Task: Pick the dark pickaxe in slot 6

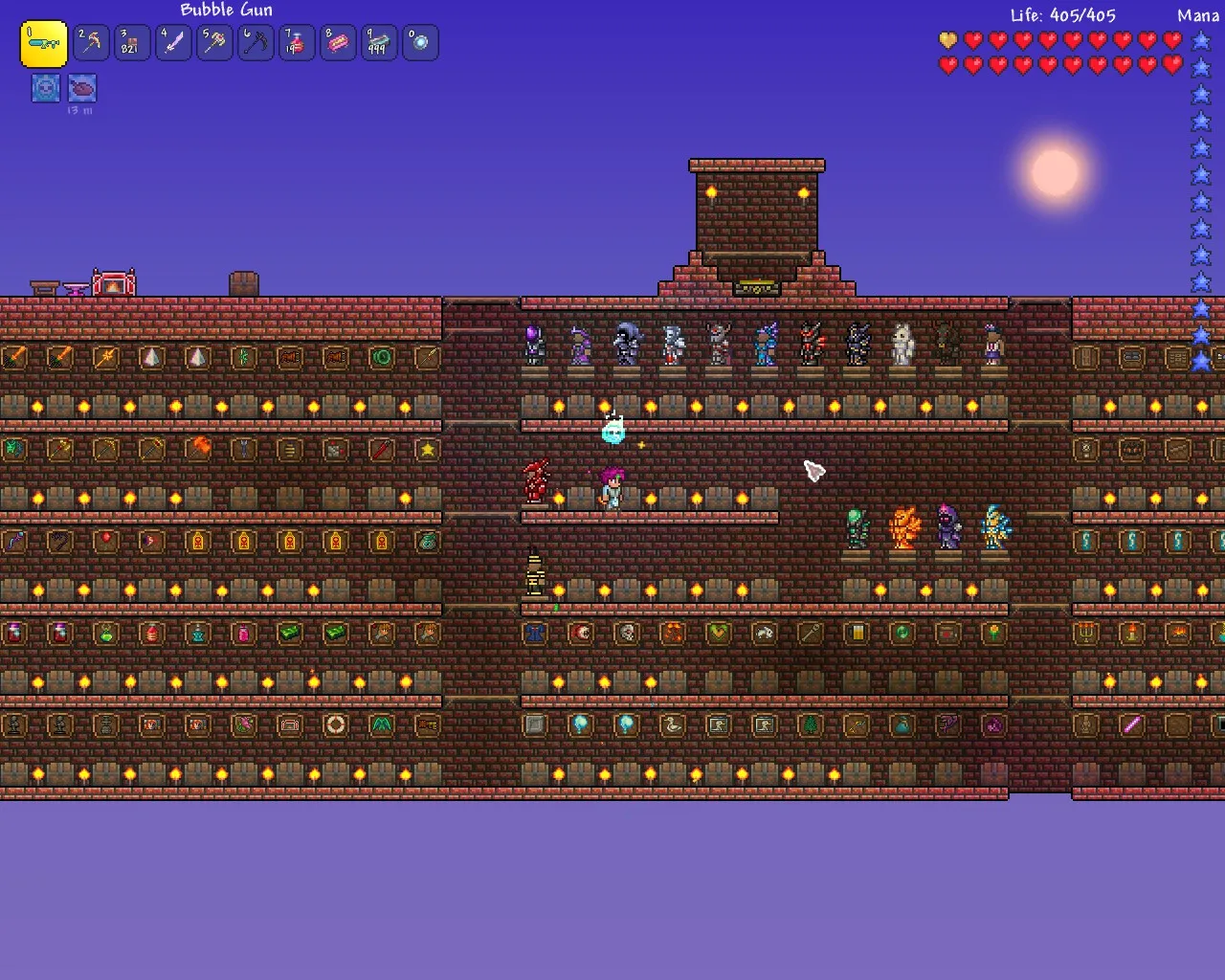Action: tap(256, 43)
